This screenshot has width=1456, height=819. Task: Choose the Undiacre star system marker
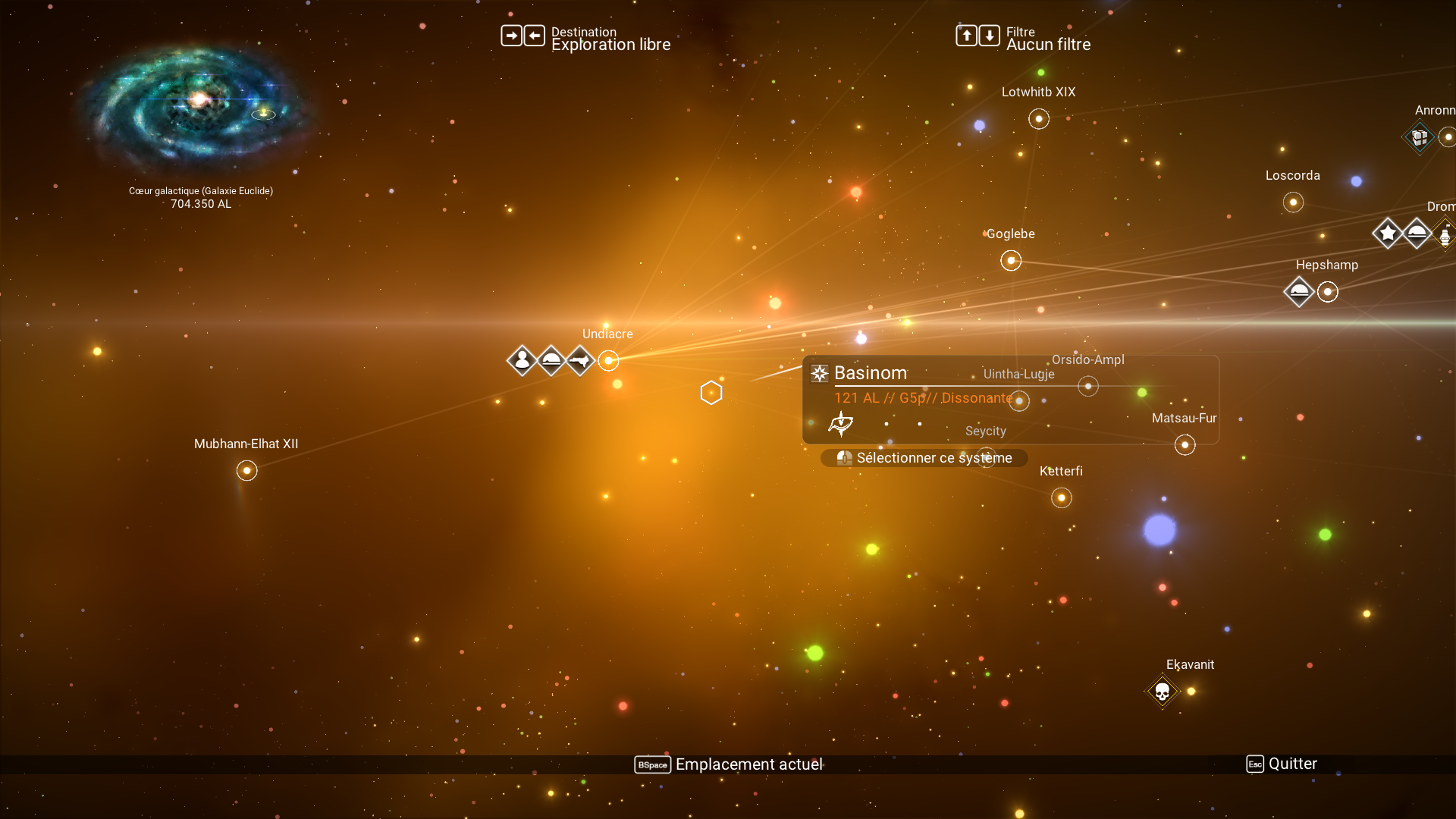pos(608,361)
